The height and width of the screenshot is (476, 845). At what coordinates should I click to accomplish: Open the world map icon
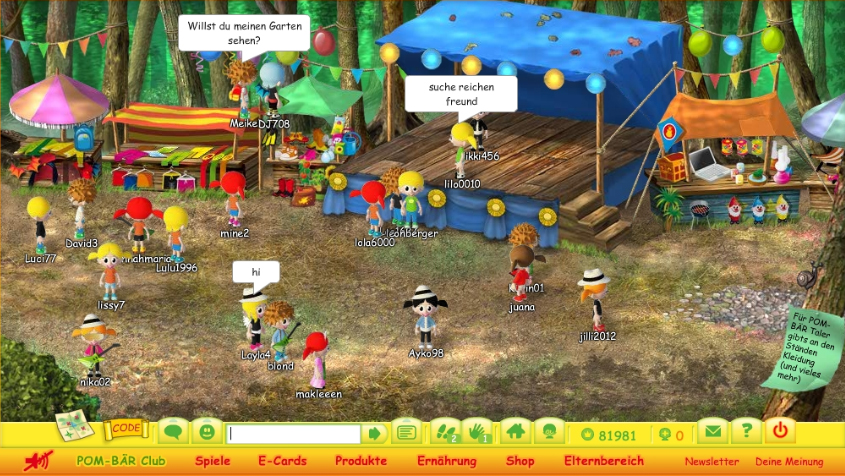pyautogui.click(x=74, y=426)
